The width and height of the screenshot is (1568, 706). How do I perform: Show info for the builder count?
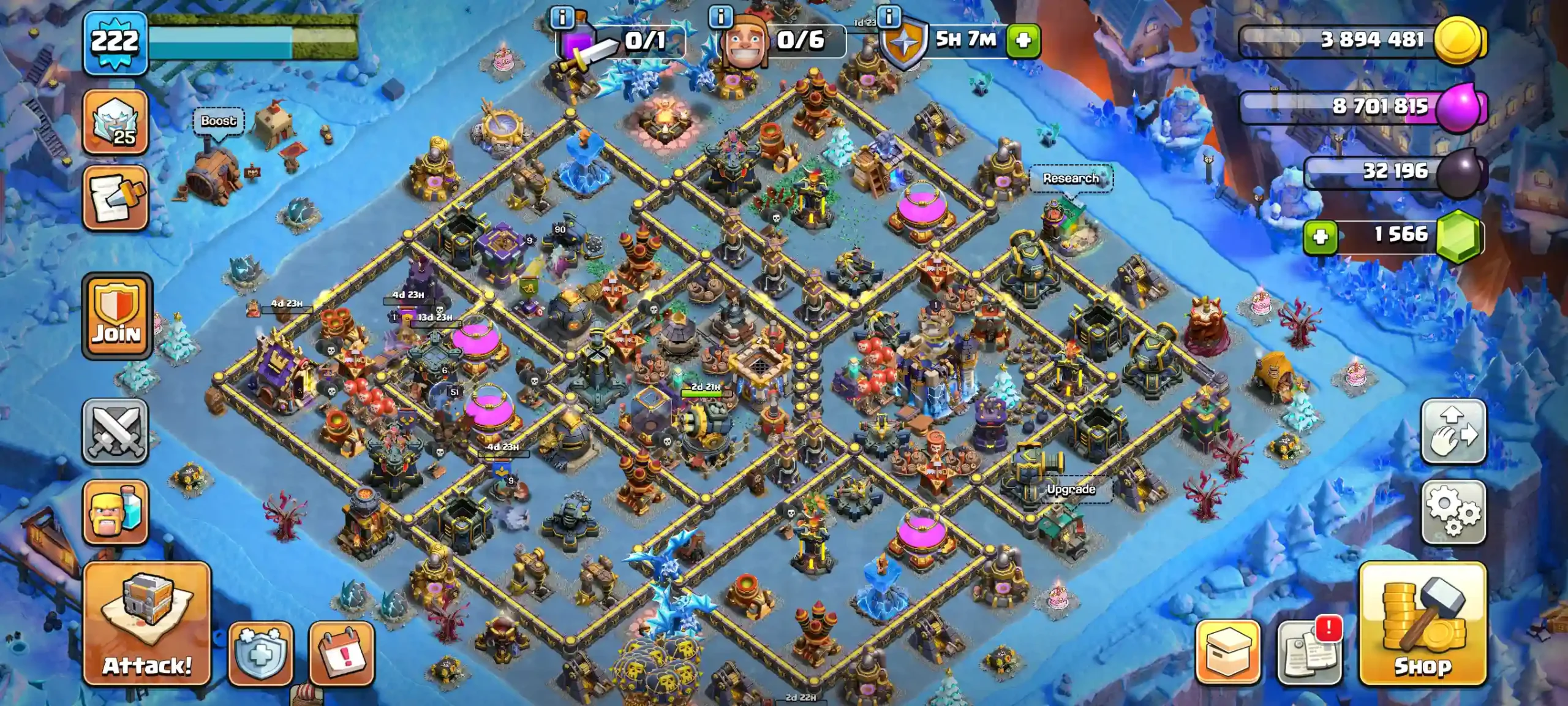click(x=720, y=17)
